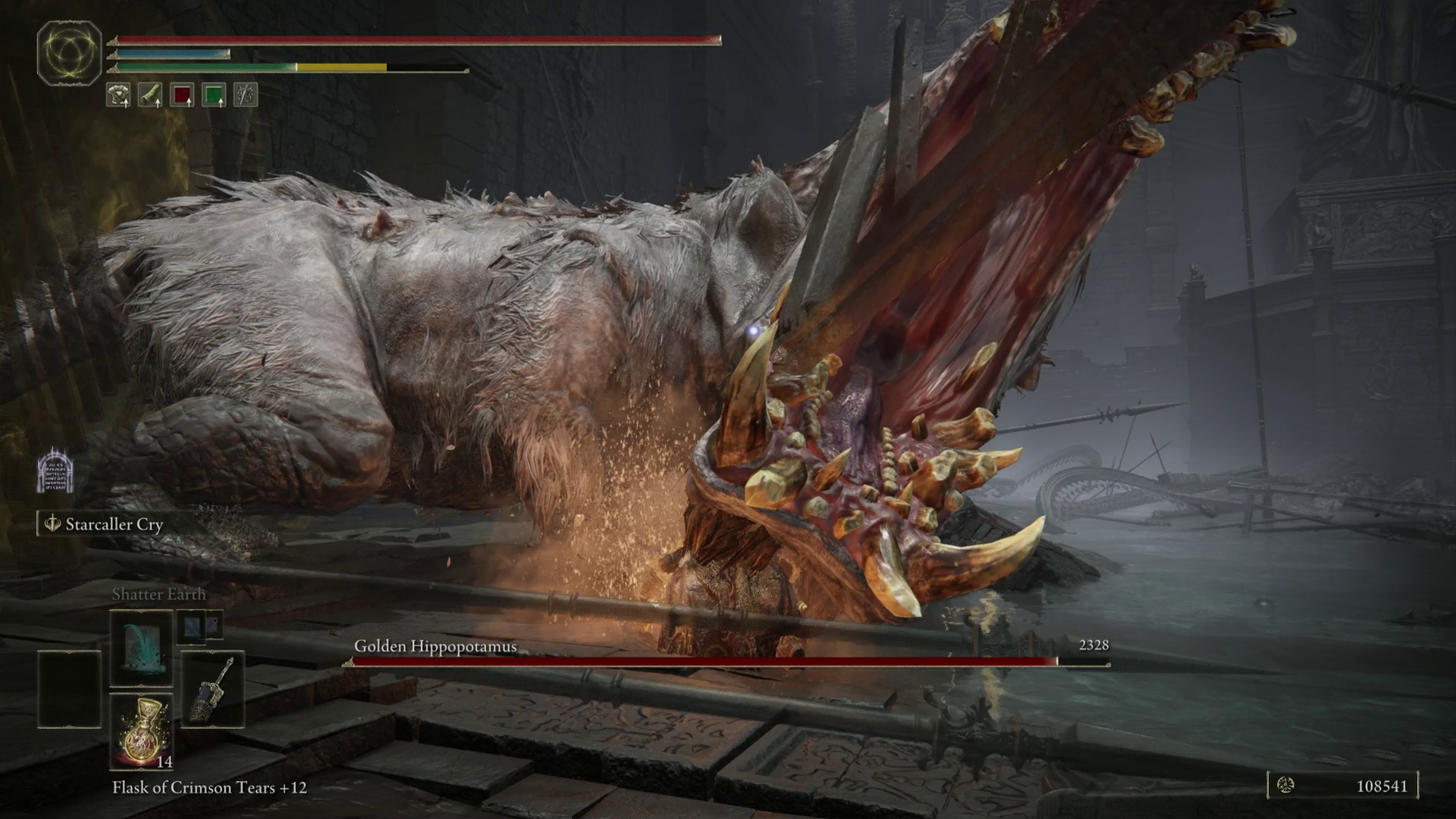Click the small next-spell preview icons

tap(200, 627)
